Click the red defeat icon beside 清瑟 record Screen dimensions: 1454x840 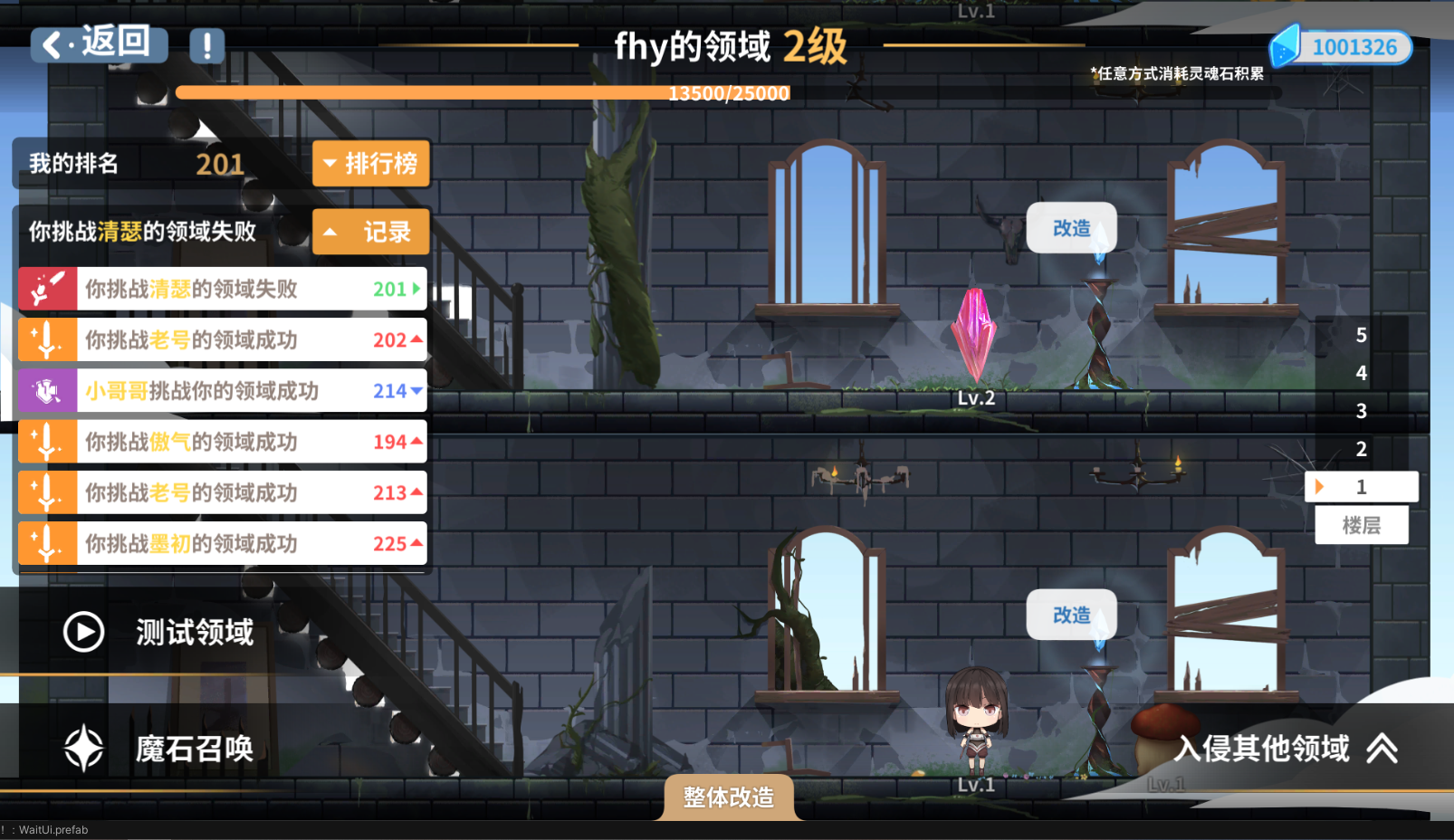[47, 289]
